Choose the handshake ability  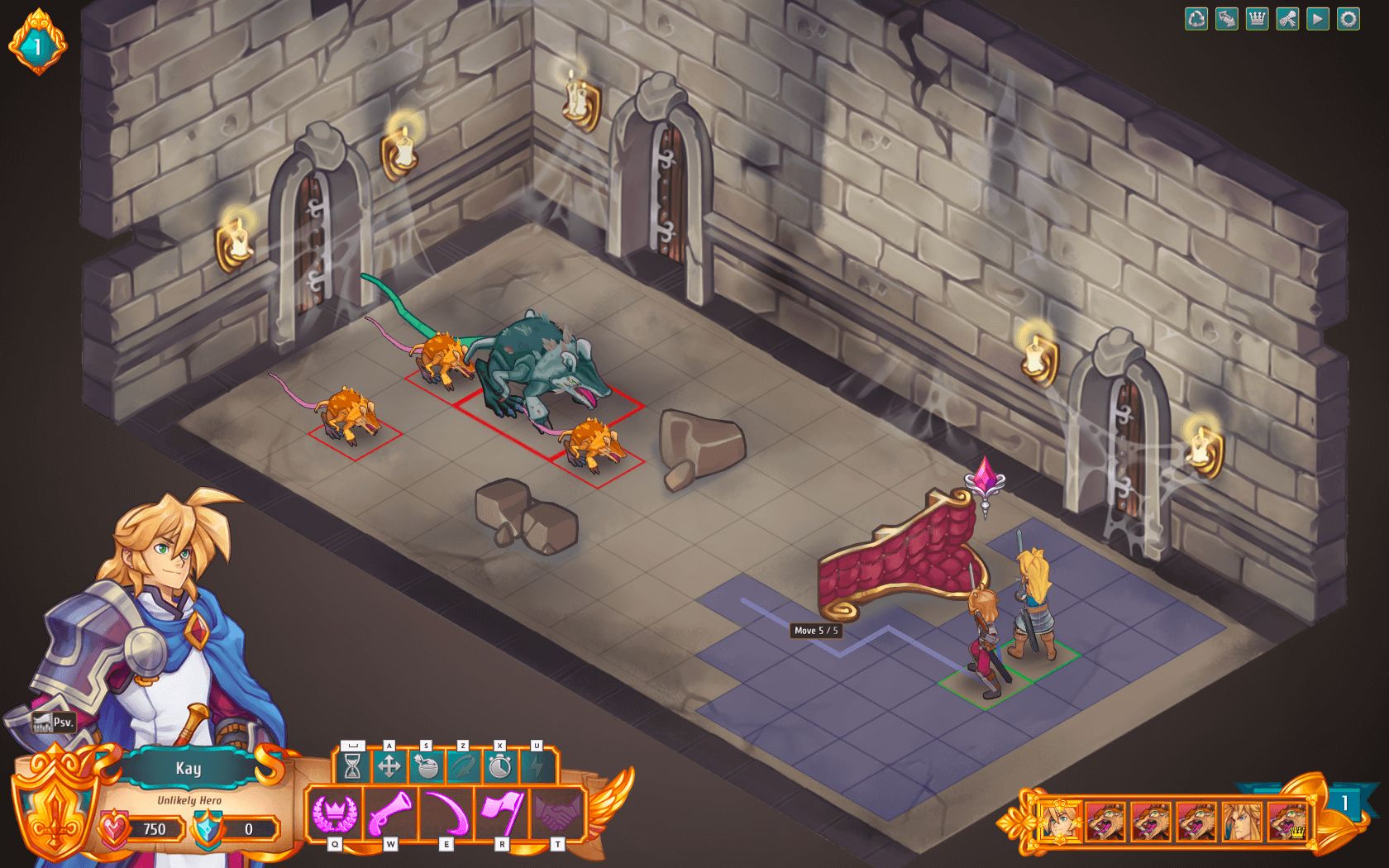(558, 813)
